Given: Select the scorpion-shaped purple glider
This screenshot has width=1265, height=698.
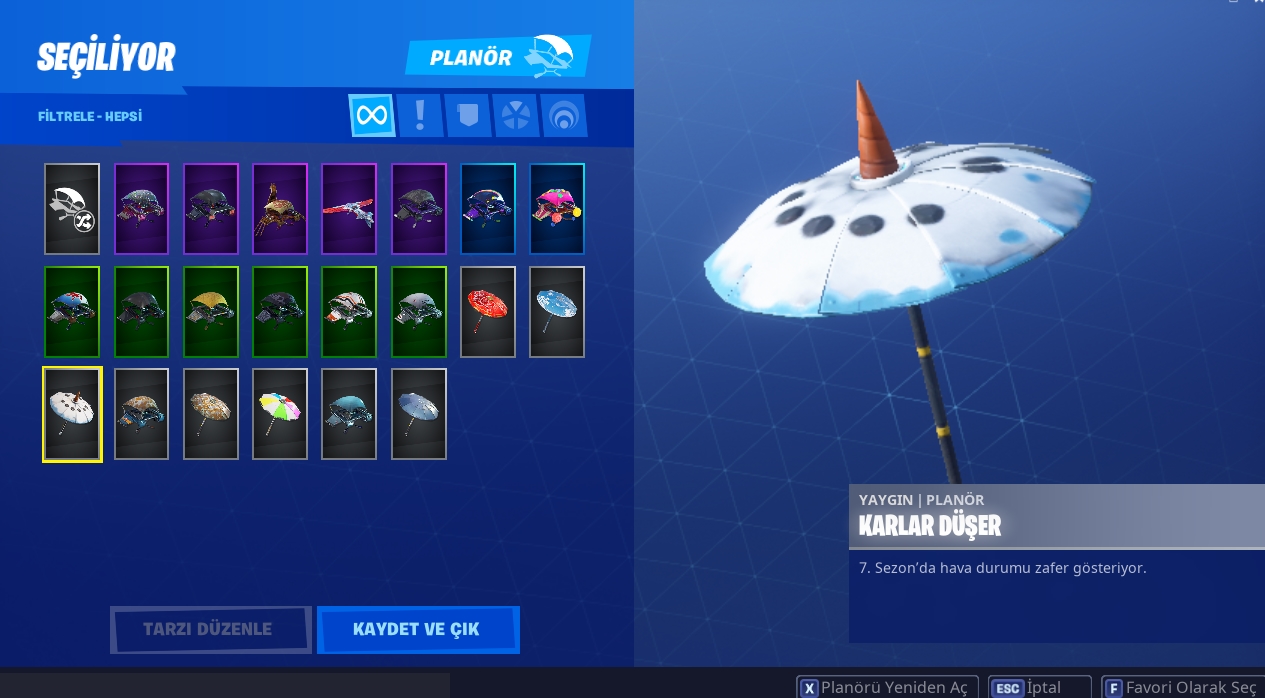Looking at the screenshot, I should tap(280, 209).
